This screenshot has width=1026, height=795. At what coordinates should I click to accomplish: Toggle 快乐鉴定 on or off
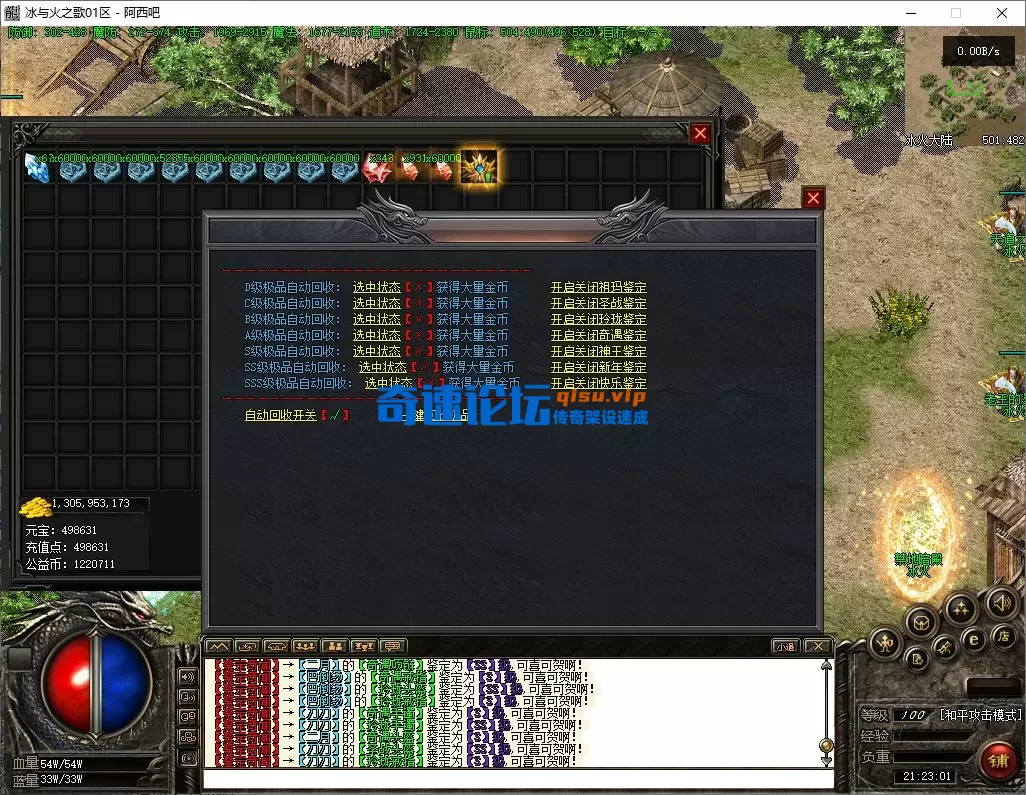(x=598, y=383)
